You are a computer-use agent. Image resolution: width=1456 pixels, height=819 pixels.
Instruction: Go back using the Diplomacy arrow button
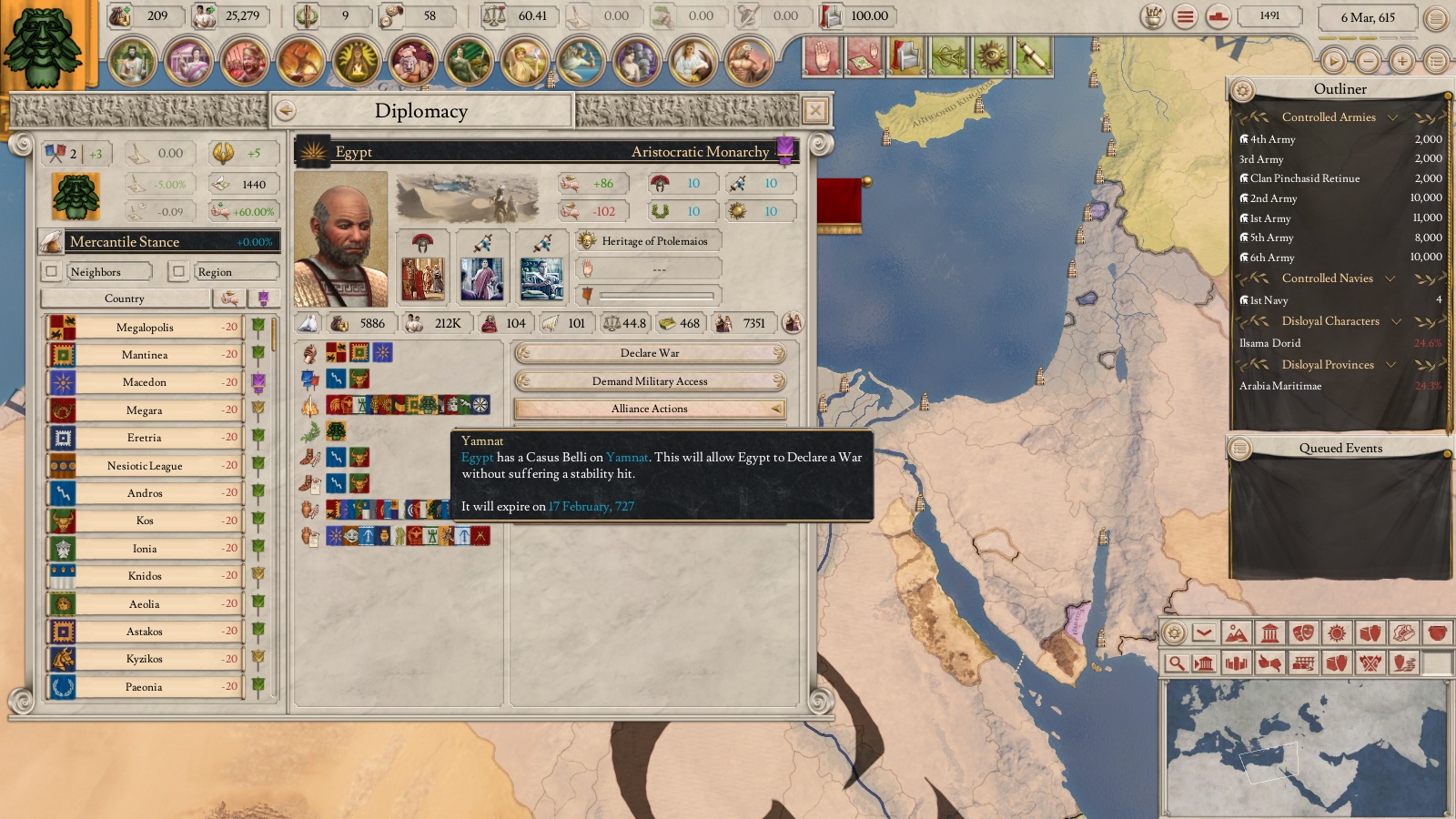pos(286,111)
